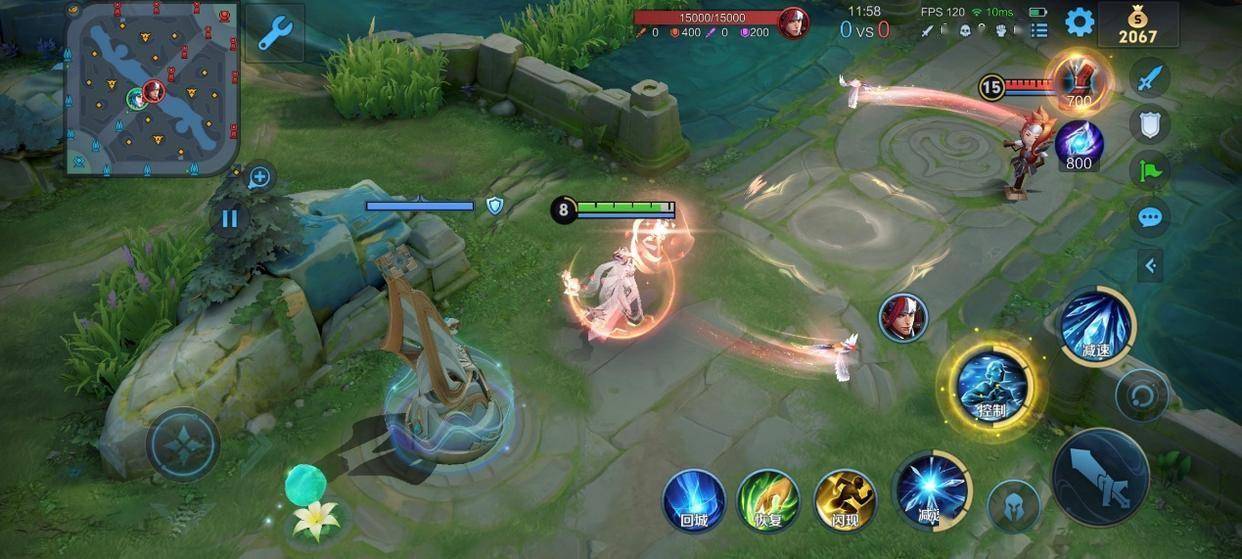Open the chat bubble quick messages
Screen dimensions: 1242x559
pos(1150,217)
